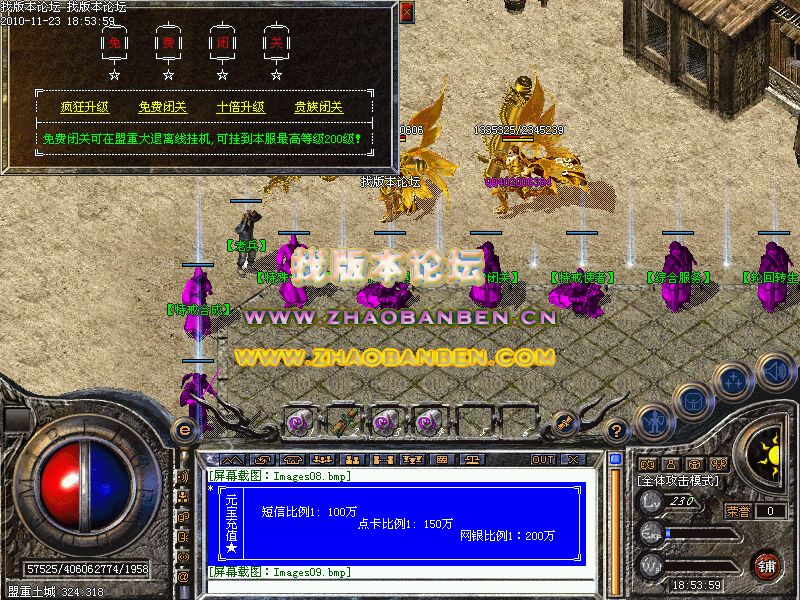Close the NPC dialog with the red X
The image size is (800, 600).
tap(405, 13)
